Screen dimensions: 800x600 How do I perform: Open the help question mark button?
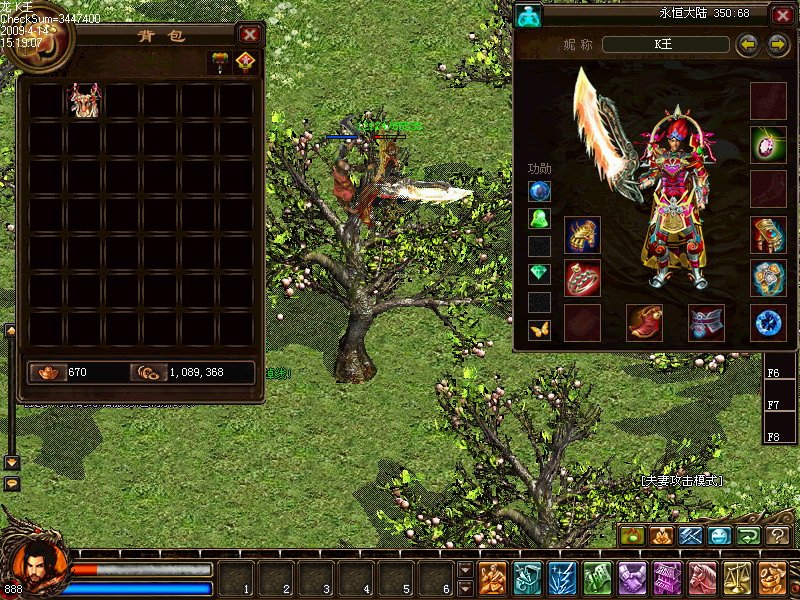coord(777,536)
